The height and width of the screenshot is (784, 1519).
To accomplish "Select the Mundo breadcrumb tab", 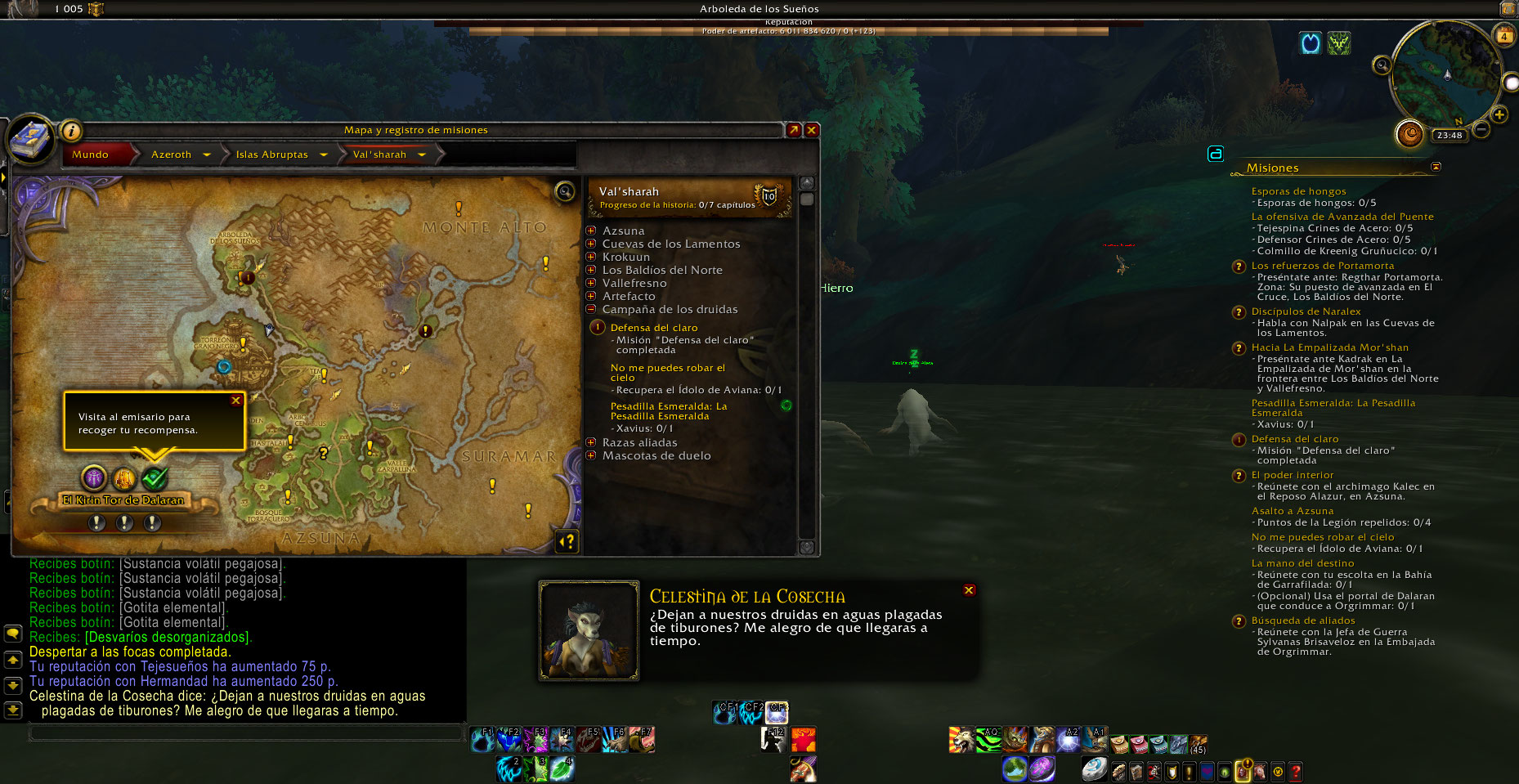I will pyautogui.click(x=91, y=155).
